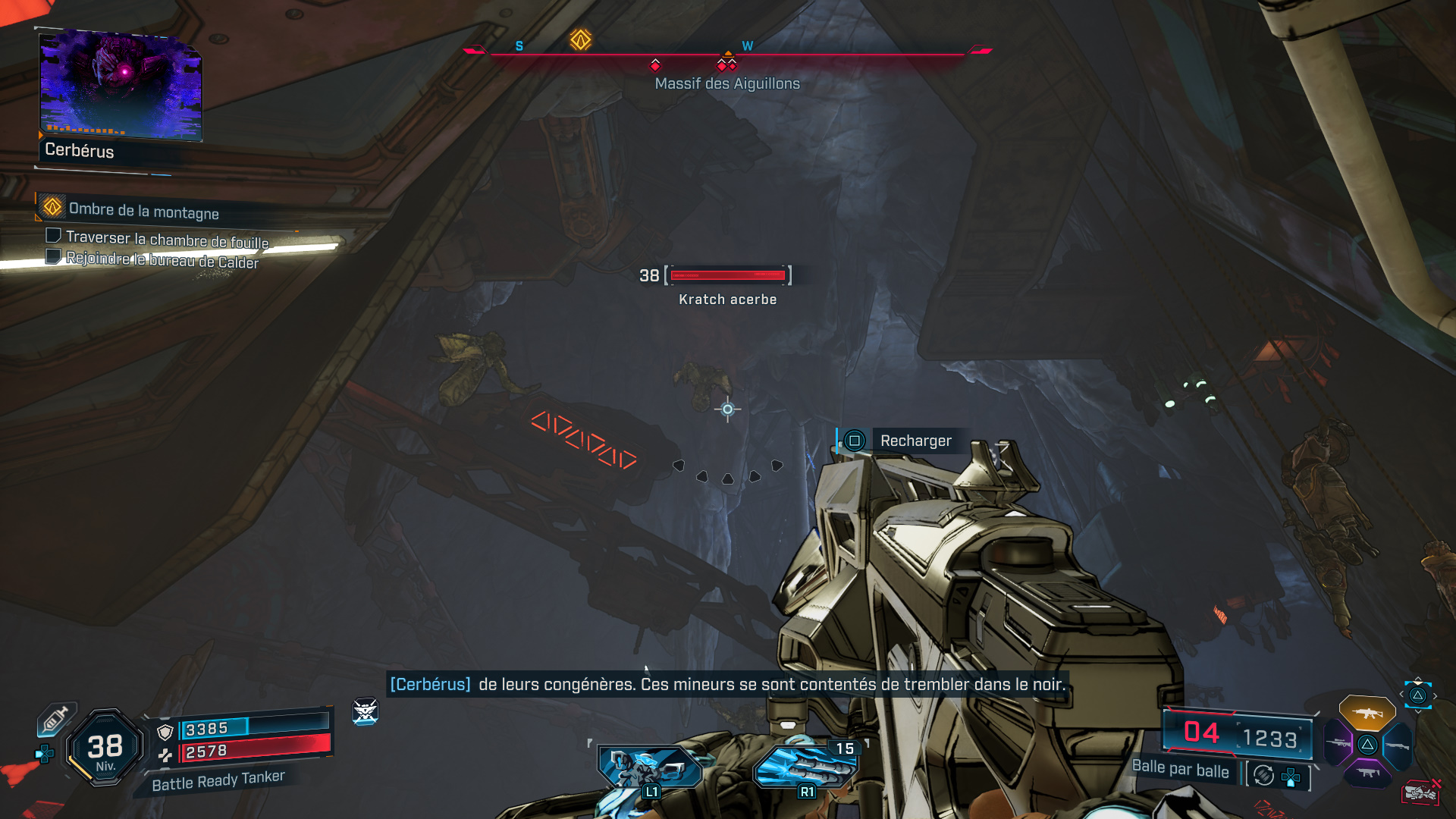
Task: Switch to the purple sniper rifle slot
Action: point(1339,743)
